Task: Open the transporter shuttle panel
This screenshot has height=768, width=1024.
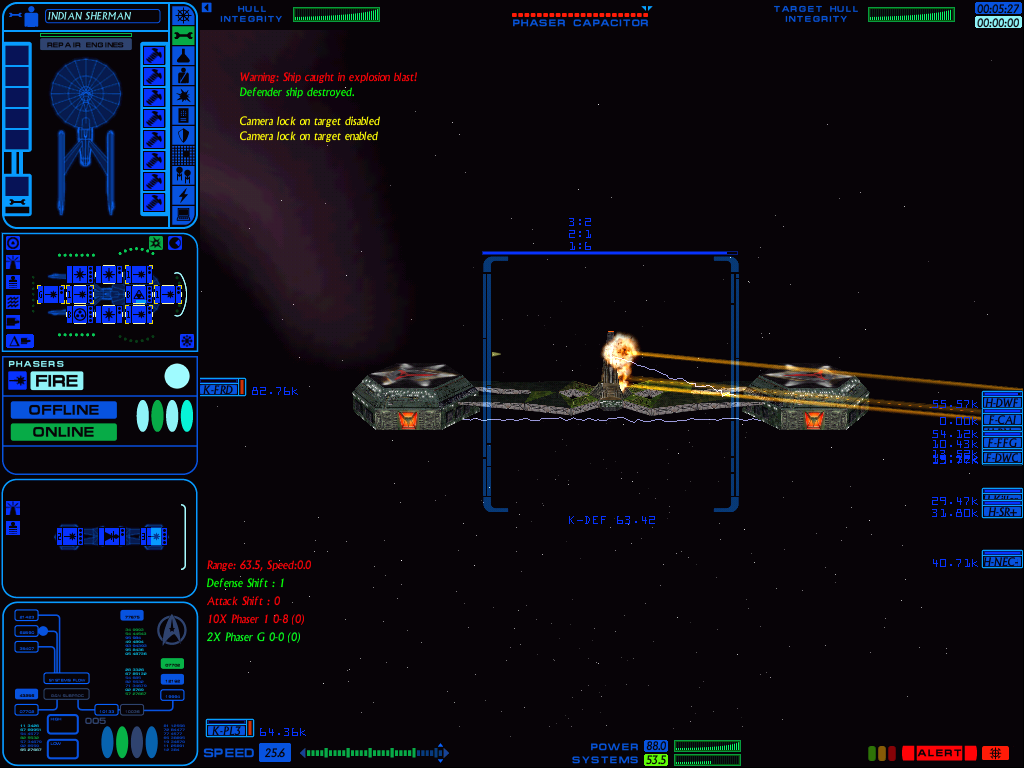Action: click(183, 175)
